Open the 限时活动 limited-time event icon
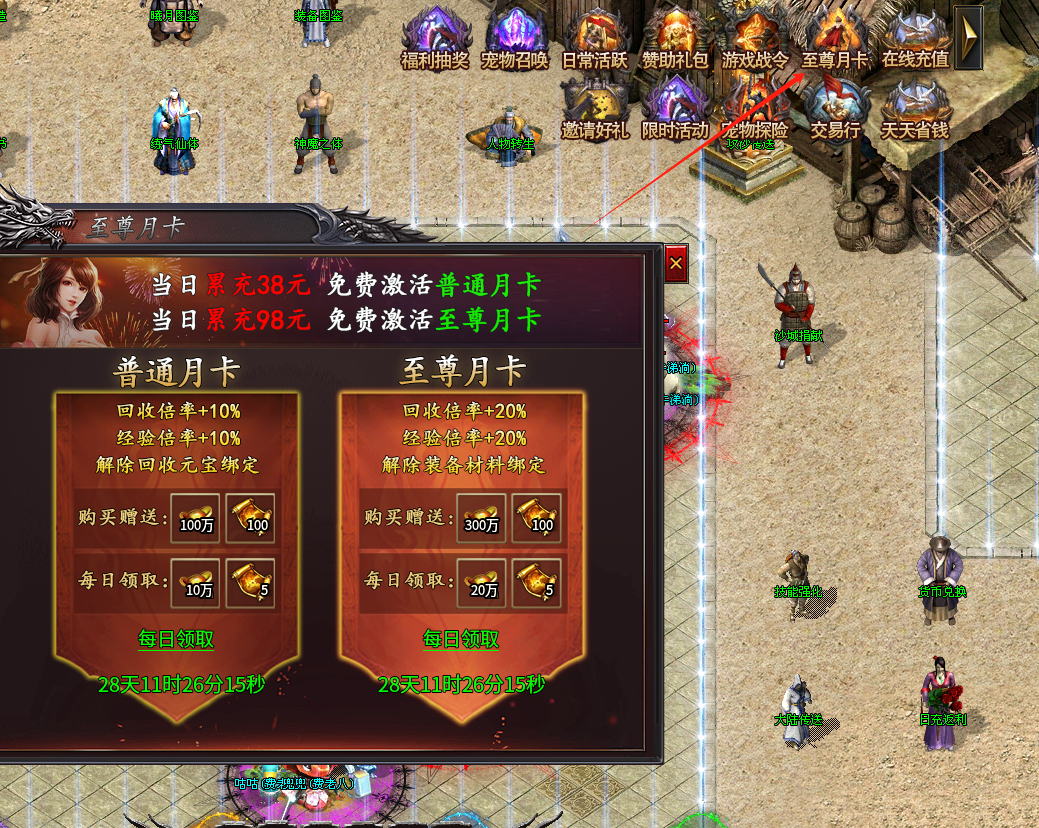Image resolution: width=1039 pixels, height=828 pixels. (675, 110)
